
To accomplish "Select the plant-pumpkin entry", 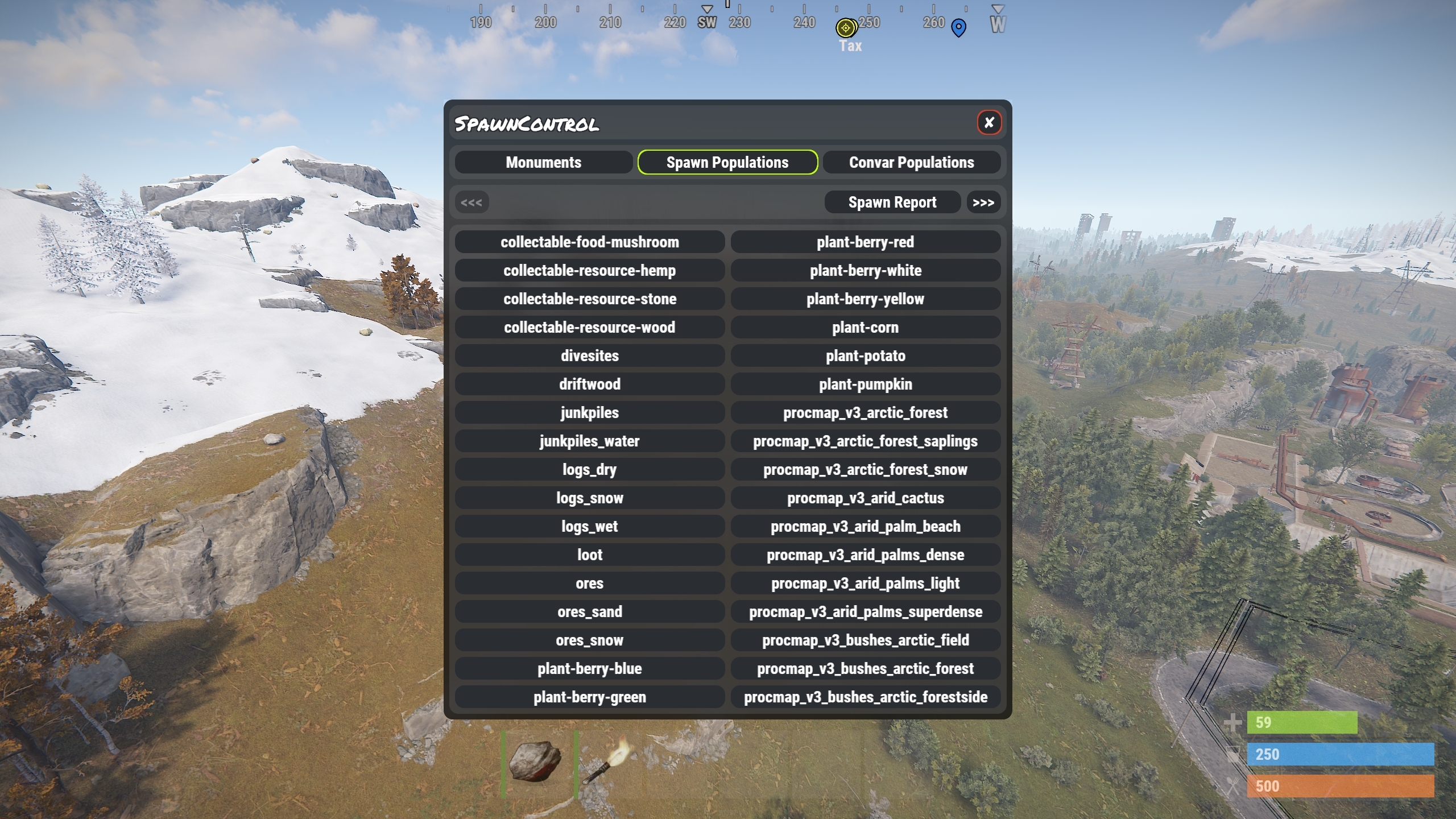I will pyautogui.click(x=865, y=384).
